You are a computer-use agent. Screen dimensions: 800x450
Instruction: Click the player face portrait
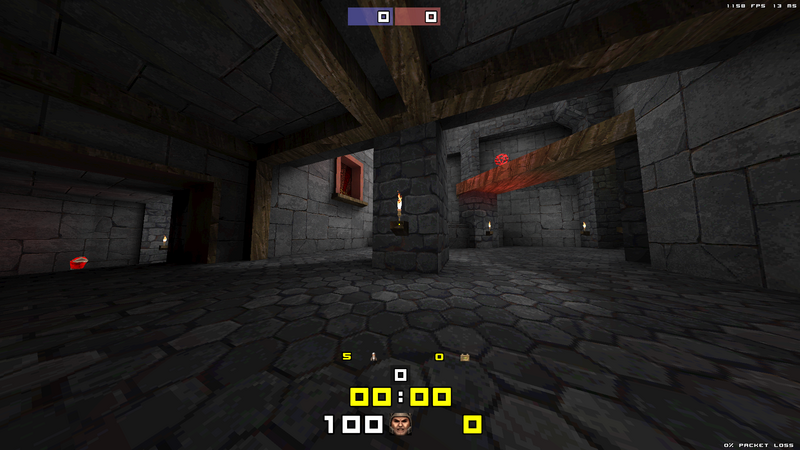(401, 425)
